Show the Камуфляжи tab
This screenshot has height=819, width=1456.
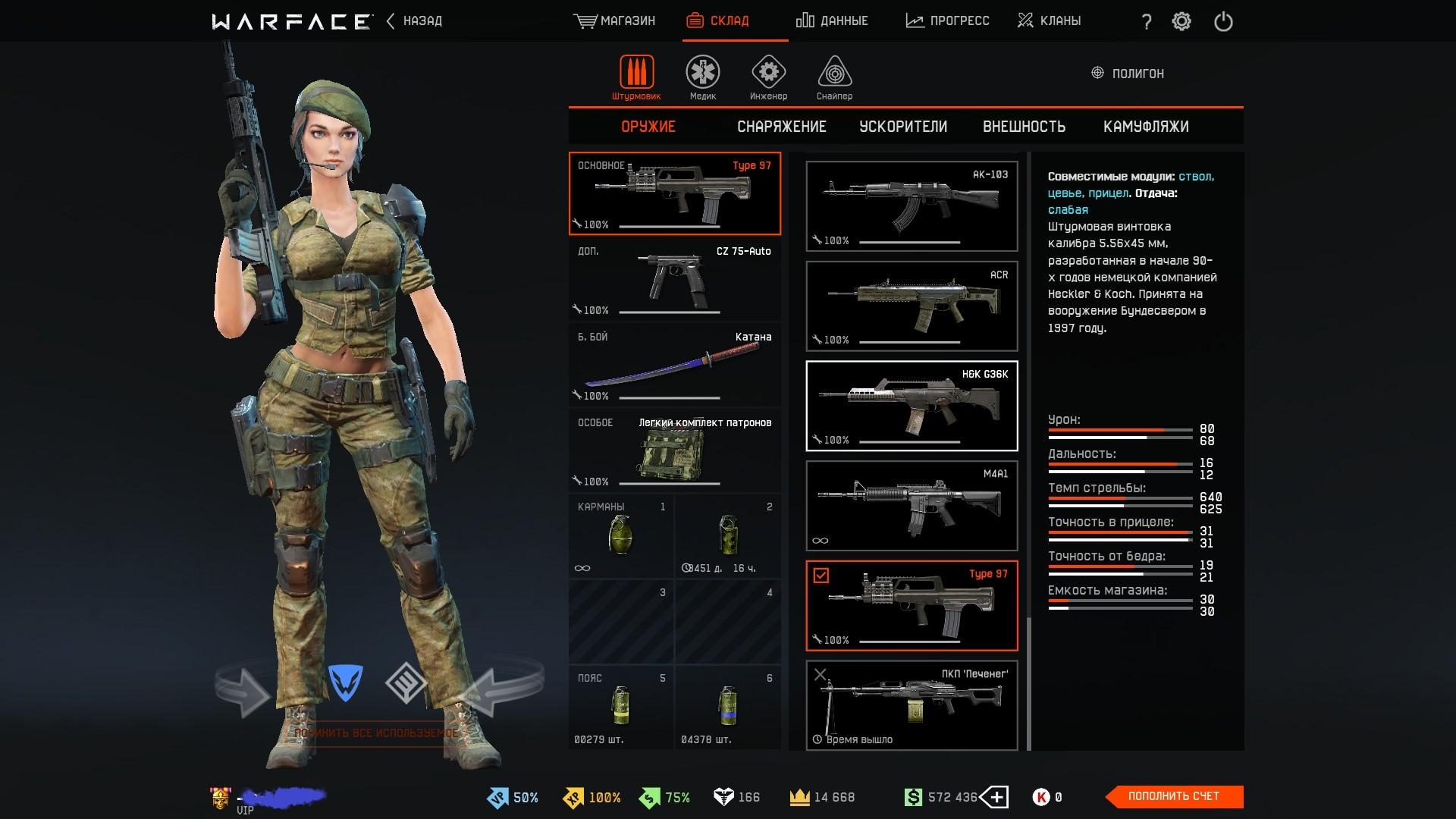click(1145, 127)
